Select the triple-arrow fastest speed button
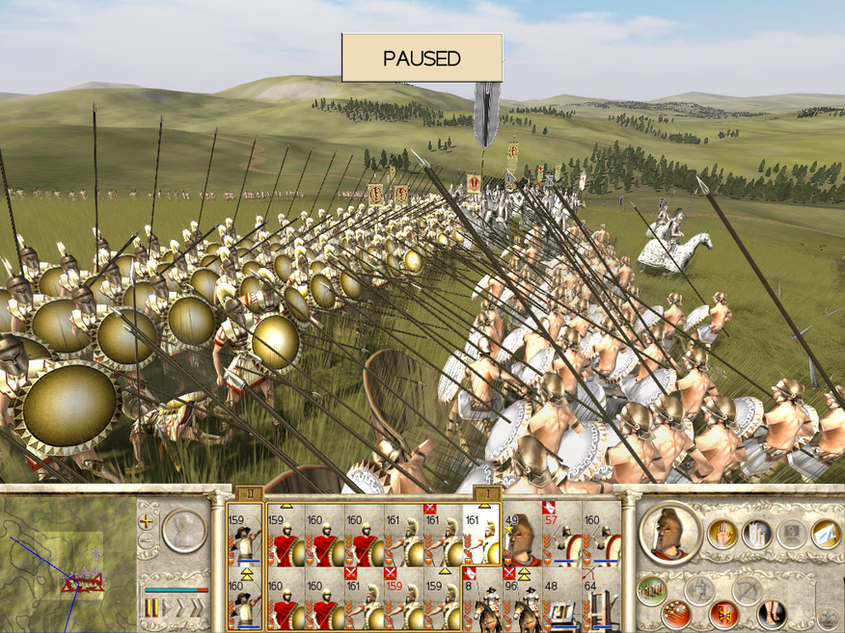The width and height of the screenshot is (845, 633). tap(196, 607)
